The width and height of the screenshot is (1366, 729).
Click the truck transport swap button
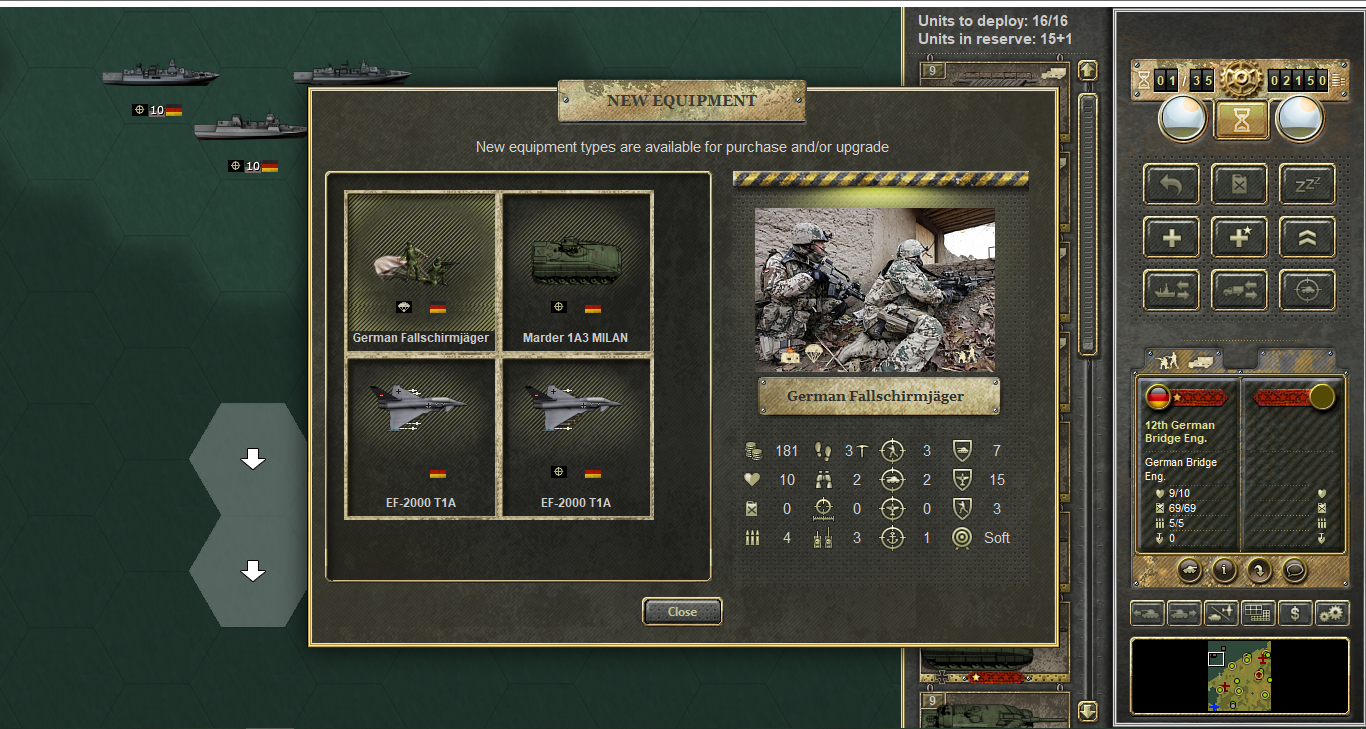1240,290
